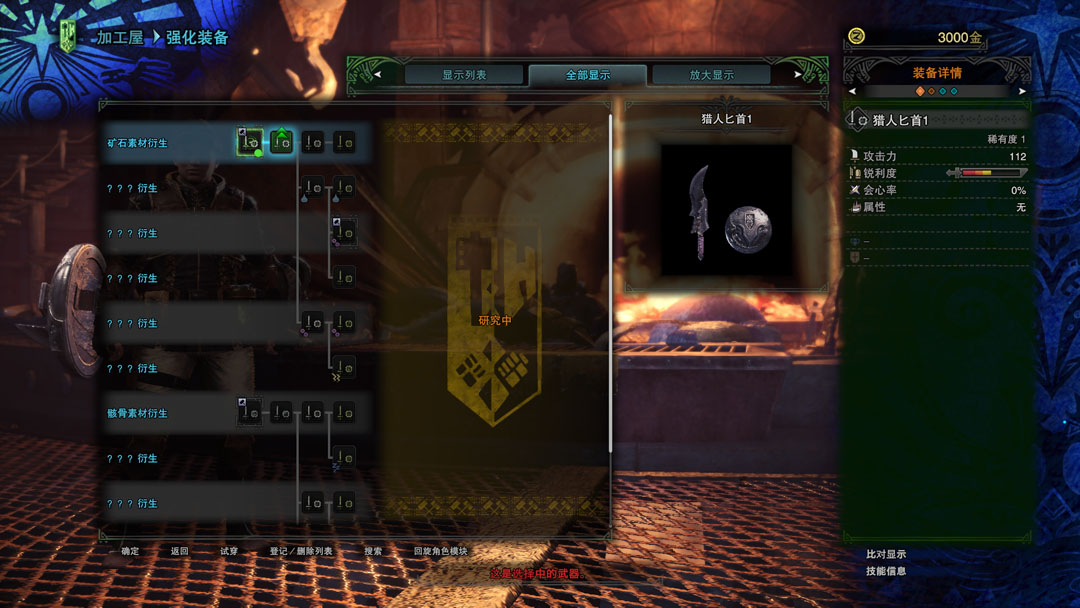This screenshot has height=608, width=1080.
Task: Select the first weapon node of 骸骨素材衍生
Action: [x=250, y=412]
